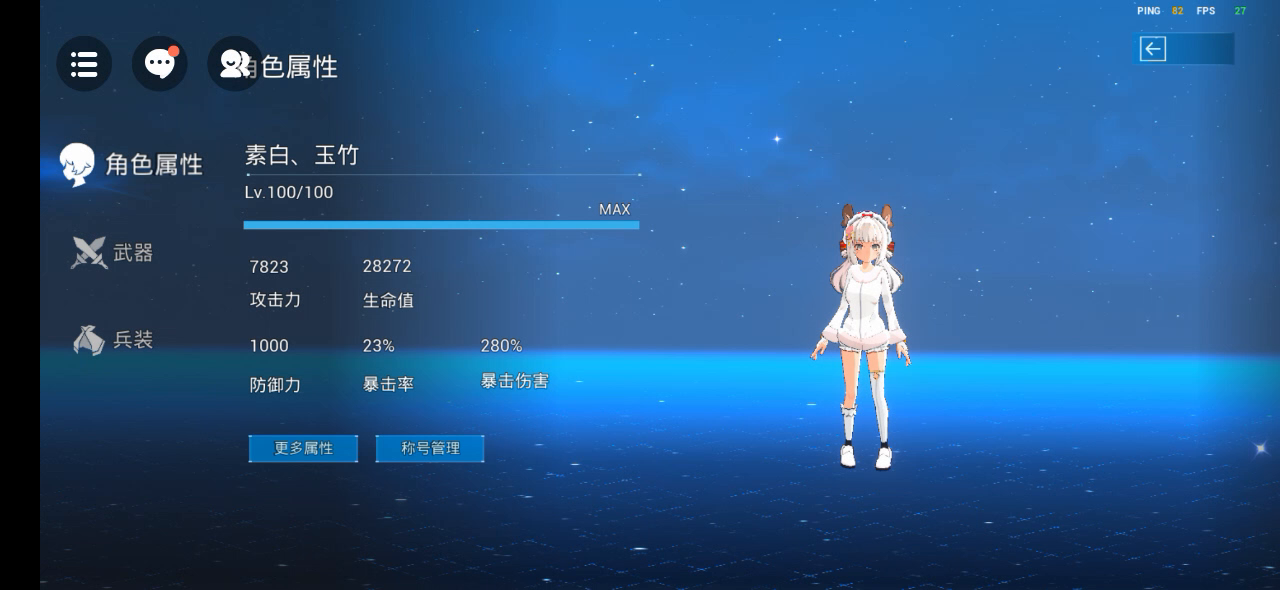
Task: Show 更多属性 details
Action: pyautogui.click(x=303, y=448)
